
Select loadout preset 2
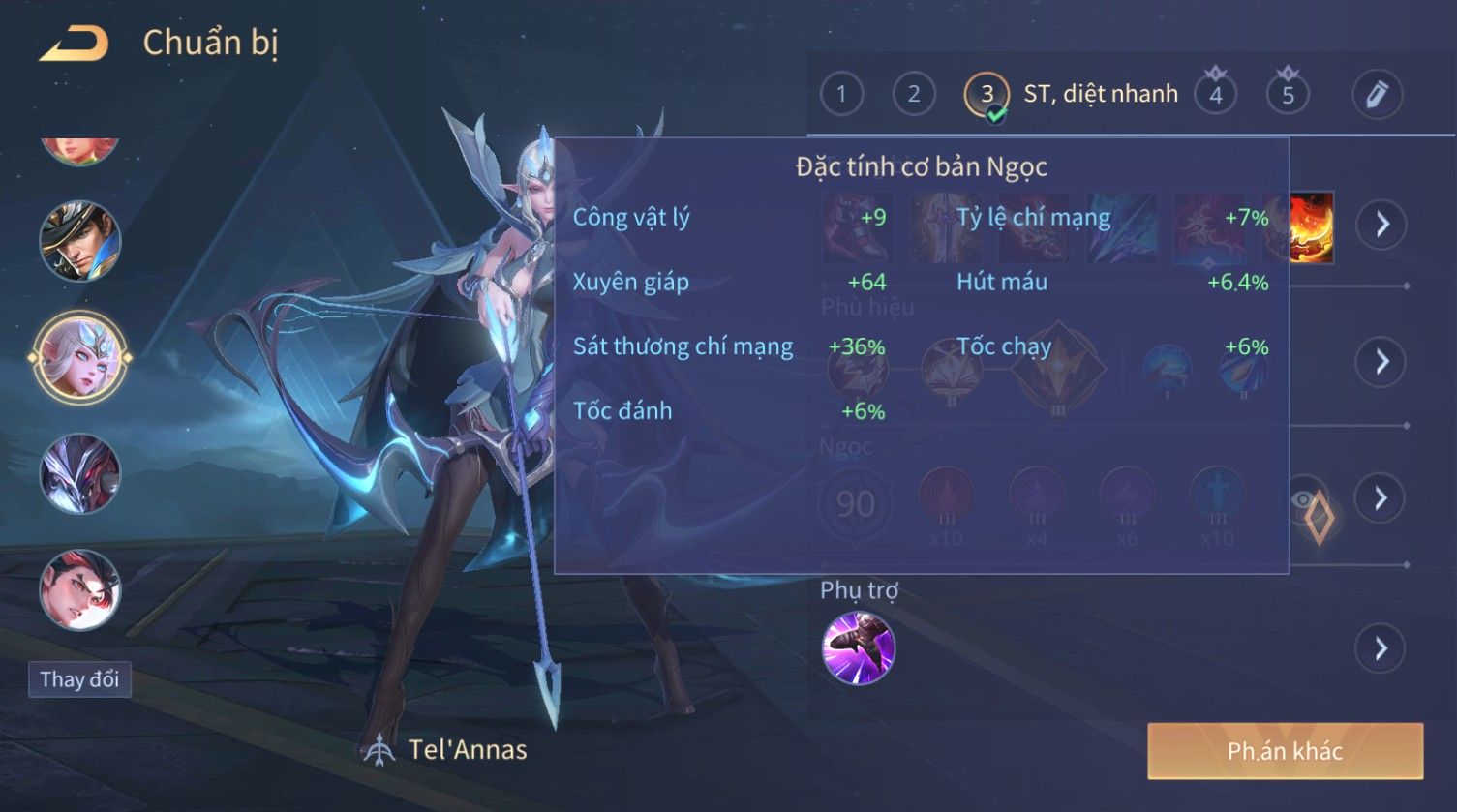[913, 94]
